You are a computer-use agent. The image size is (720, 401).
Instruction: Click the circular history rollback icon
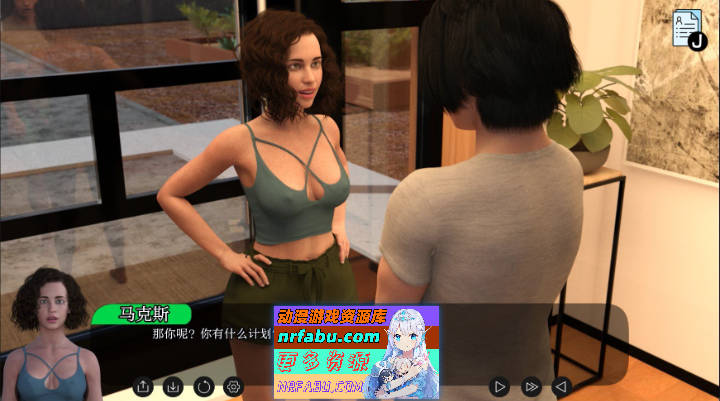204,385
